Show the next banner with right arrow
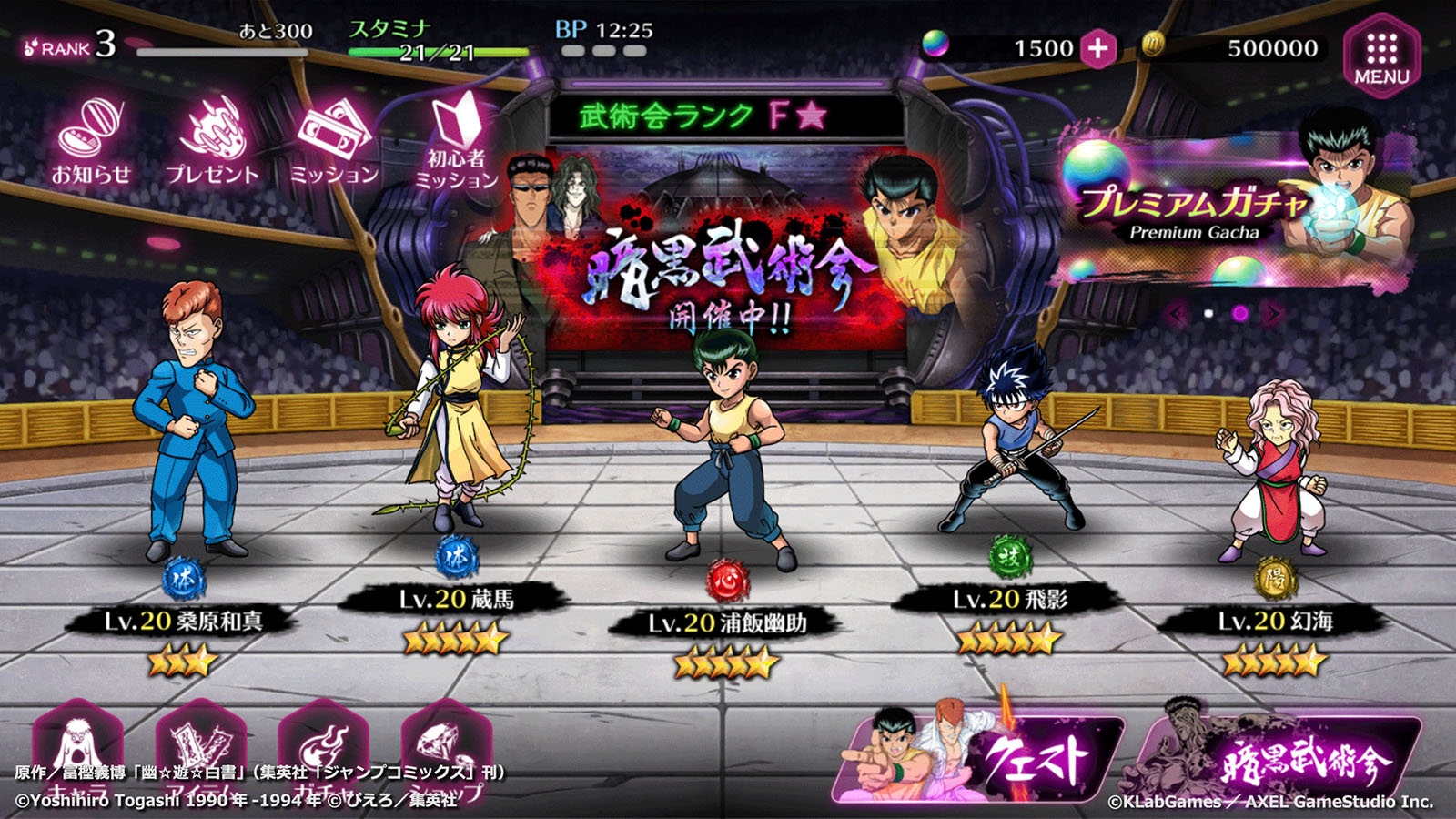 pos(1273,314)
